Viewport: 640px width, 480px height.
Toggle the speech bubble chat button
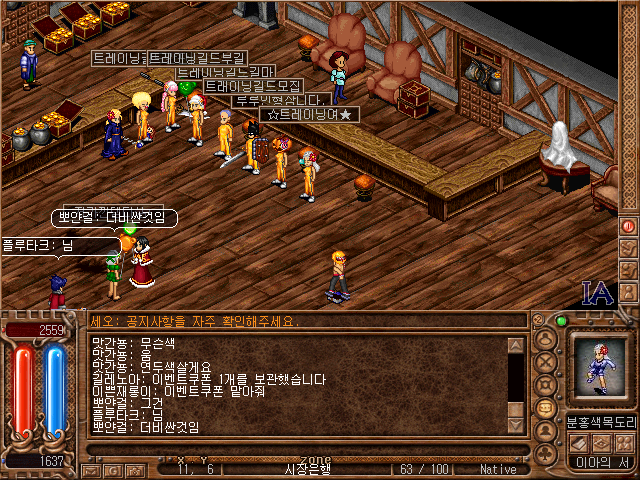point(545,409)
